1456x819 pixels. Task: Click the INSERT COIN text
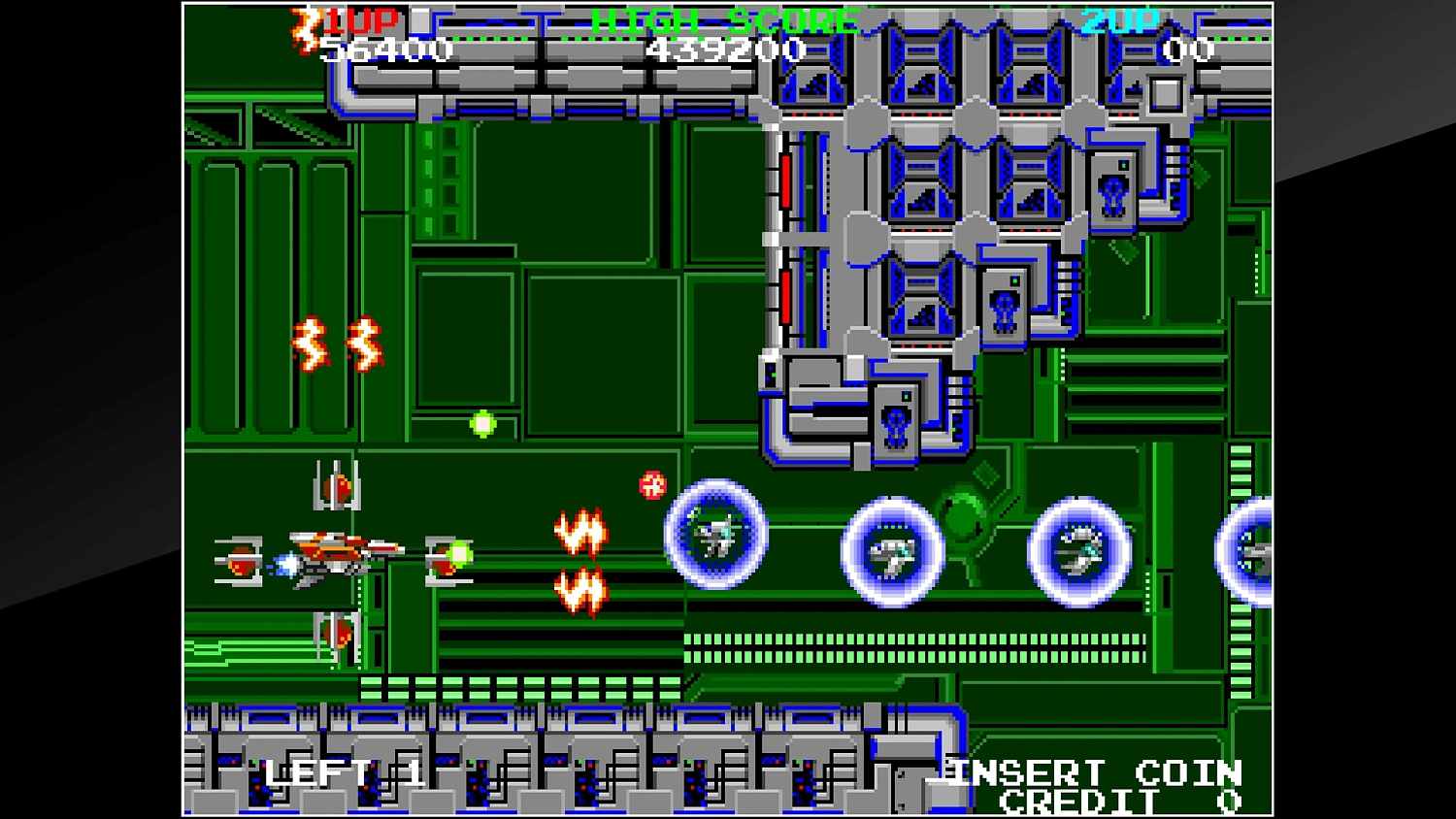[x=1092, y=771]
